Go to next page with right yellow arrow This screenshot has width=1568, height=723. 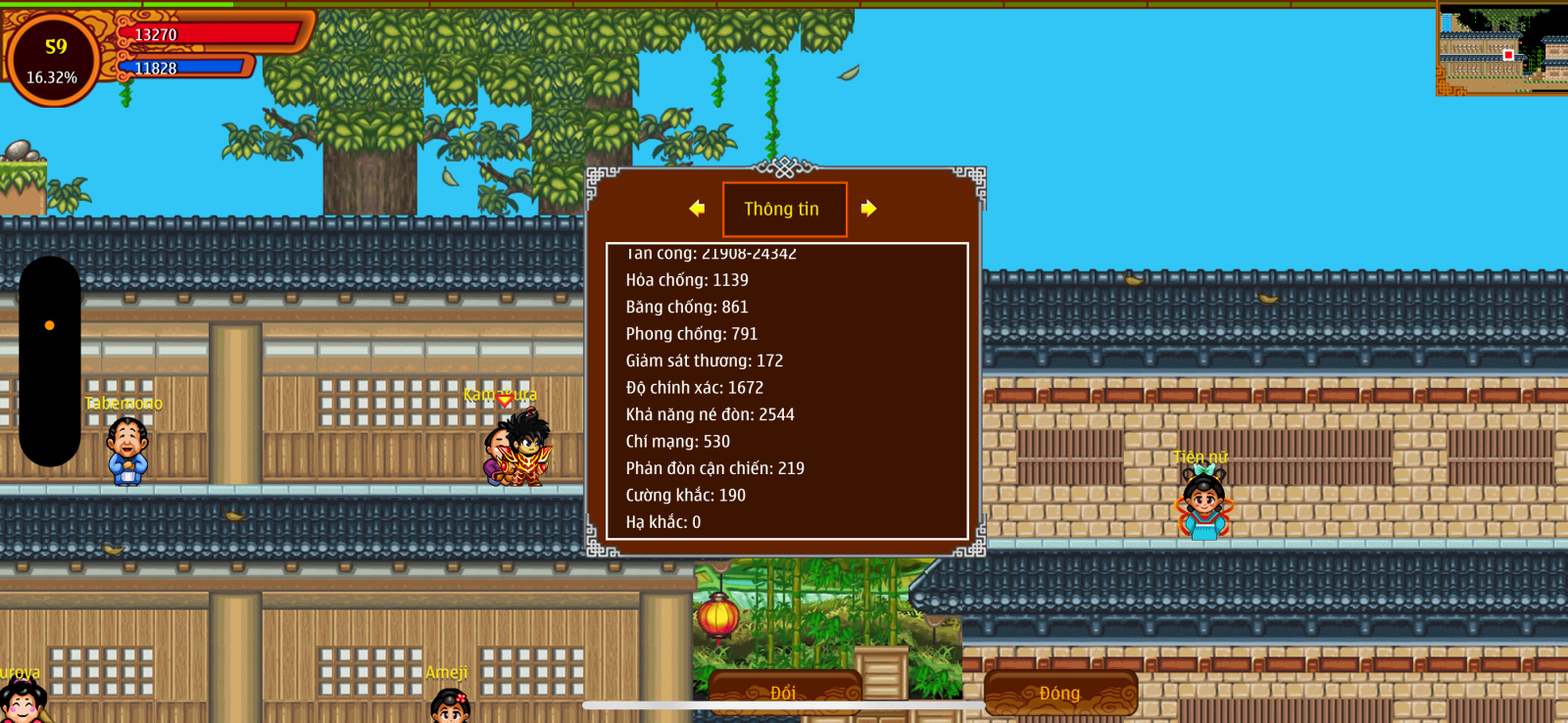[868, 209]
